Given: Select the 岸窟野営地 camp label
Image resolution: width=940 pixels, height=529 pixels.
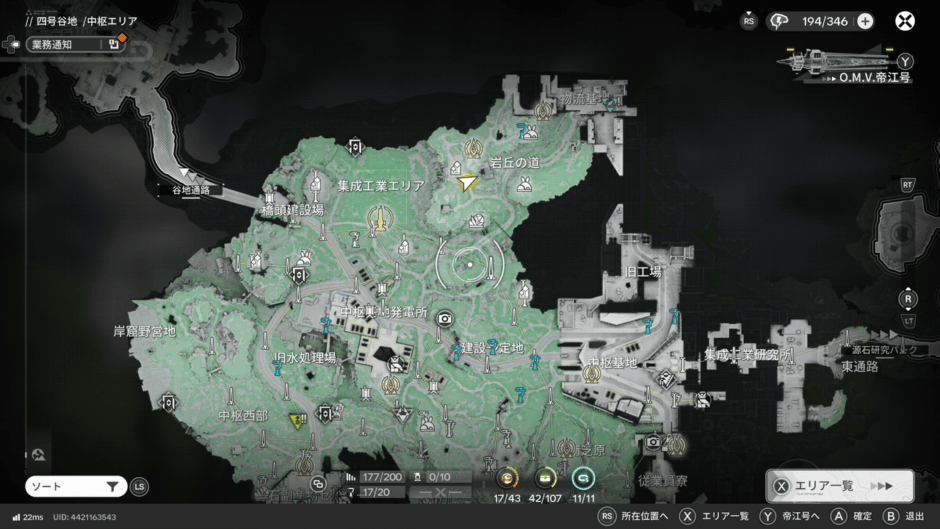Looking at the screenshot, I should coord(144,330).
